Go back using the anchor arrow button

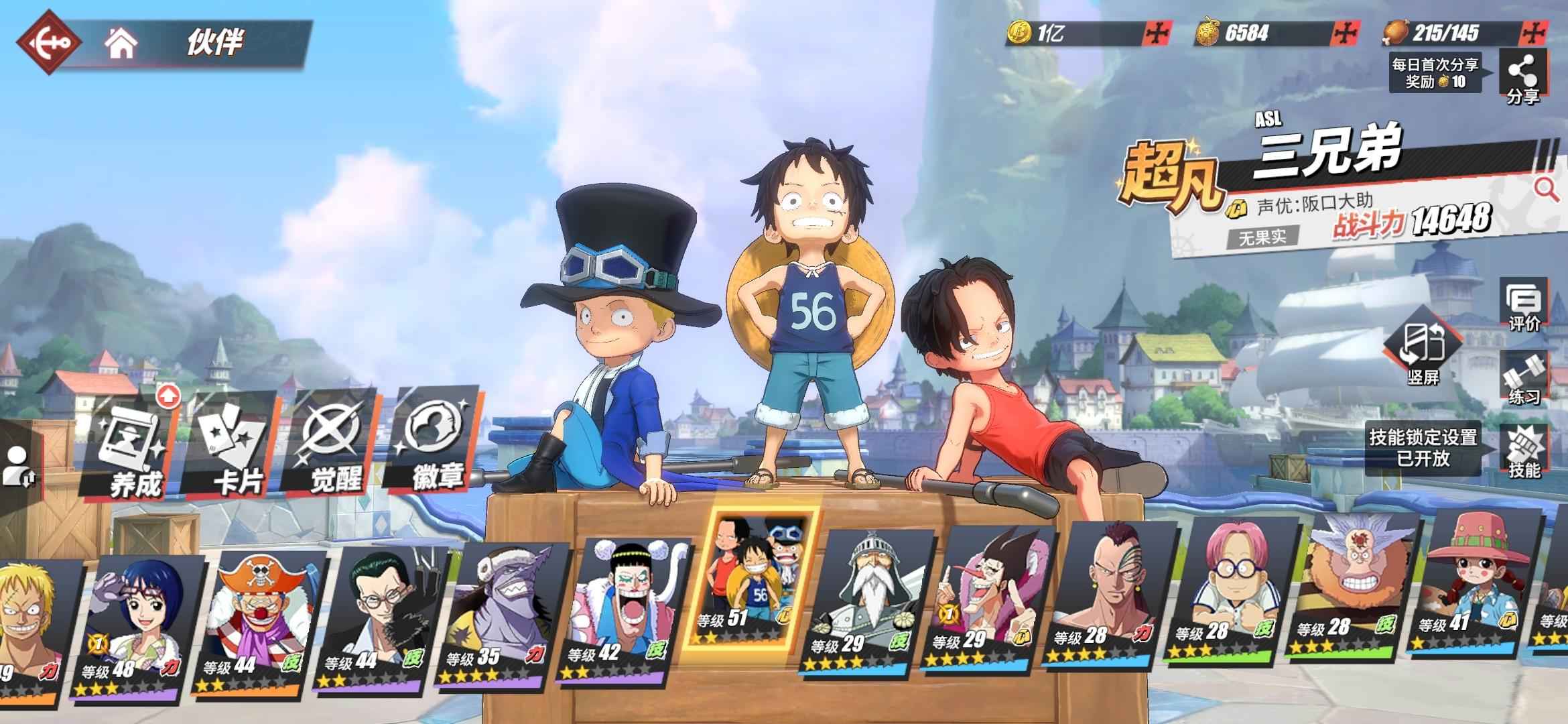tap(48, 42)
